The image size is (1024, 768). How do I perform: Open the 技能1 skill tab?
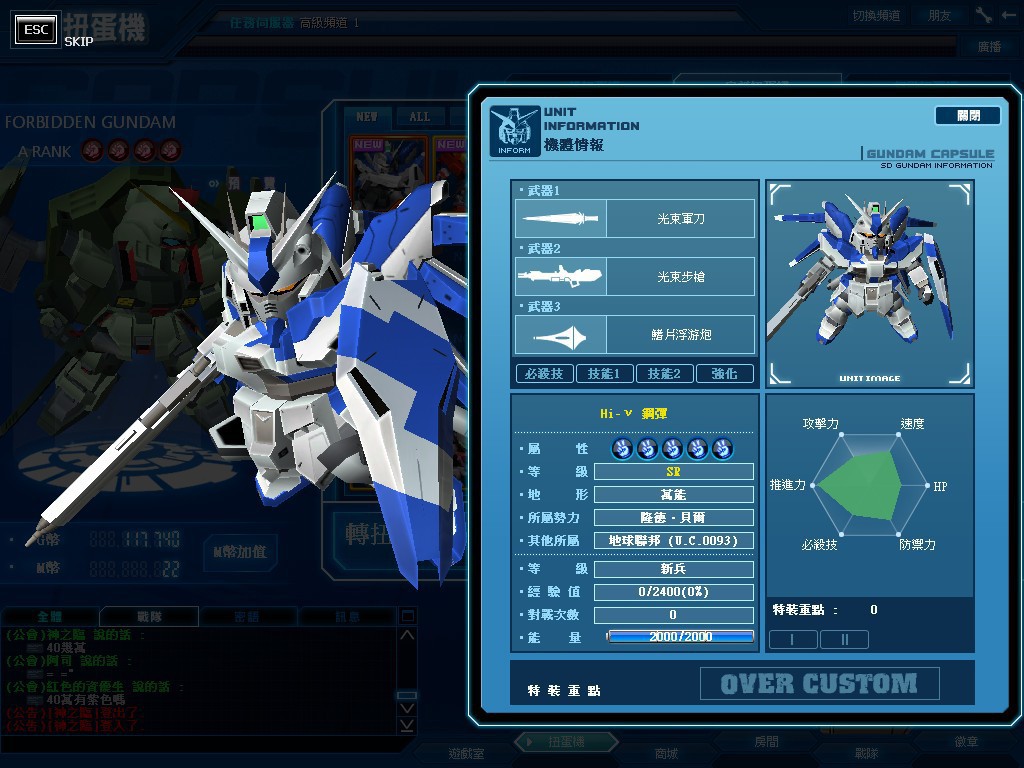(x=604, y=373)
